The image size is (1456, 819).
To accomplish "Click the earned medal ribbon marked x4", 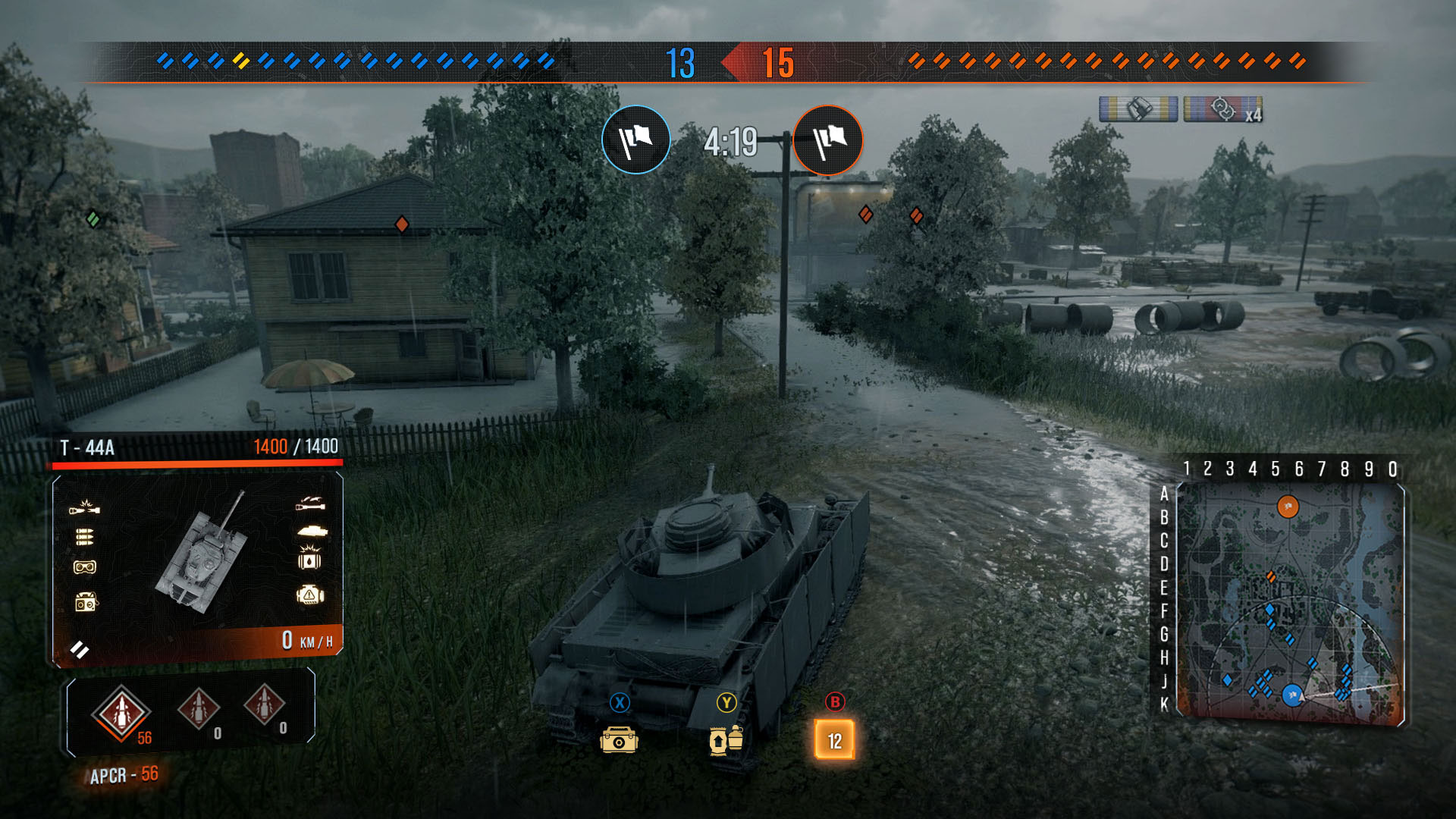I will (1222, 109).
